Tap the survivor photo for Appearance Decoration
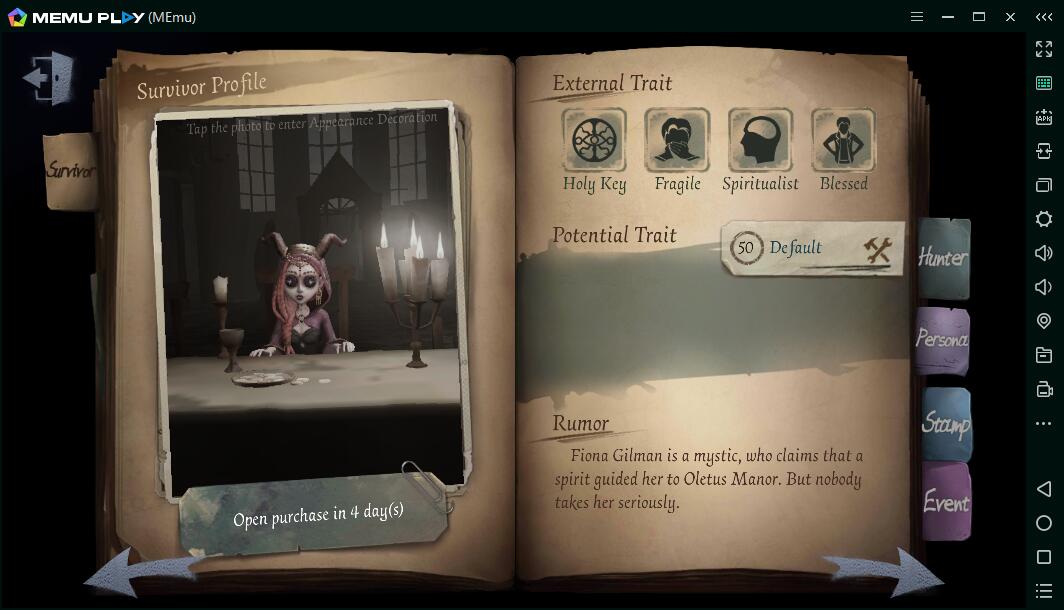This screenshot has height=610, width=1064. [311, 300]
